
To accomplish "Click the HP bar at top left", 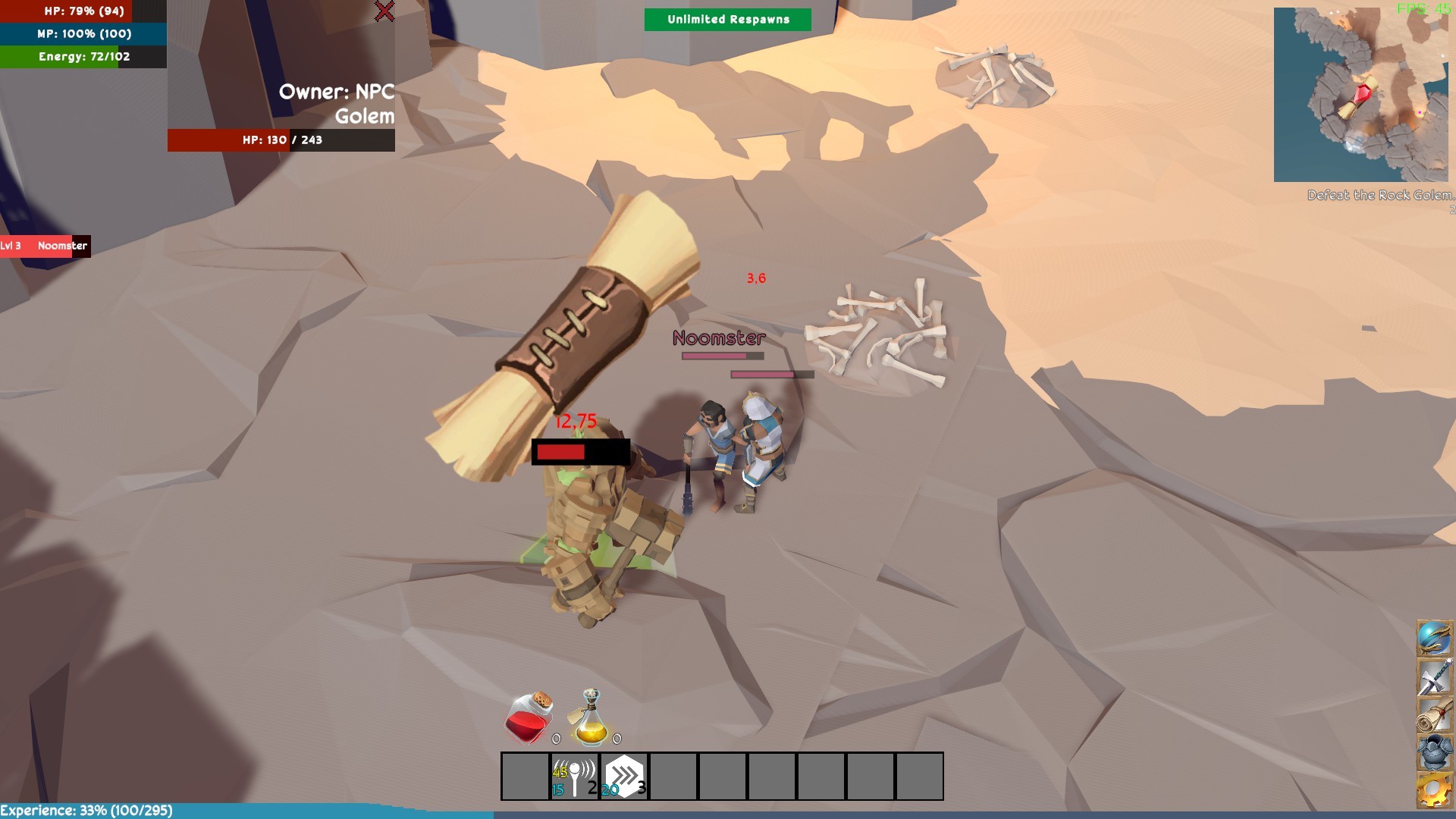I will (67, 11).
